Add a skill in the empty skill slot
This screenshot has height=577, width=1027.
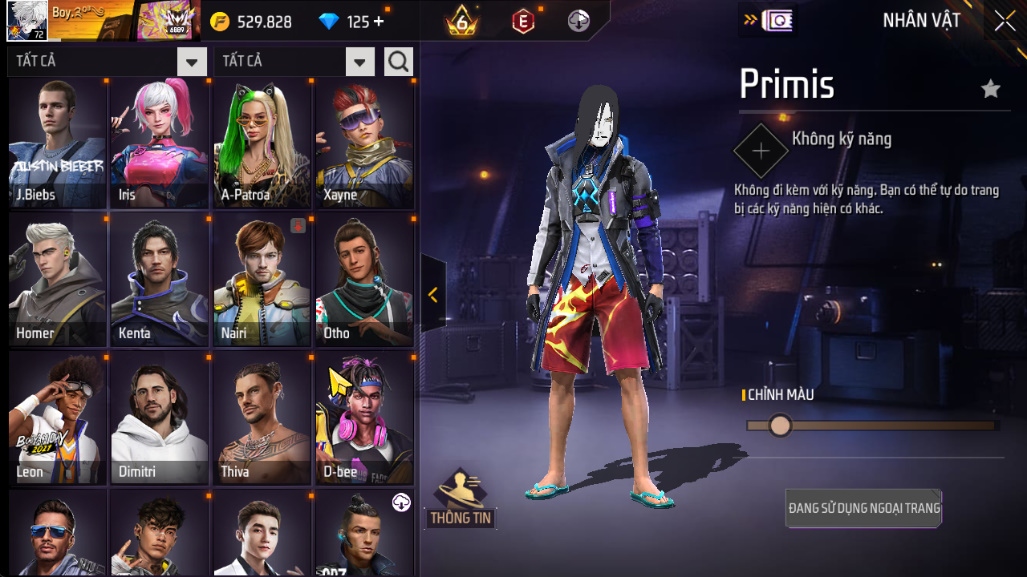tap(761, 151)
